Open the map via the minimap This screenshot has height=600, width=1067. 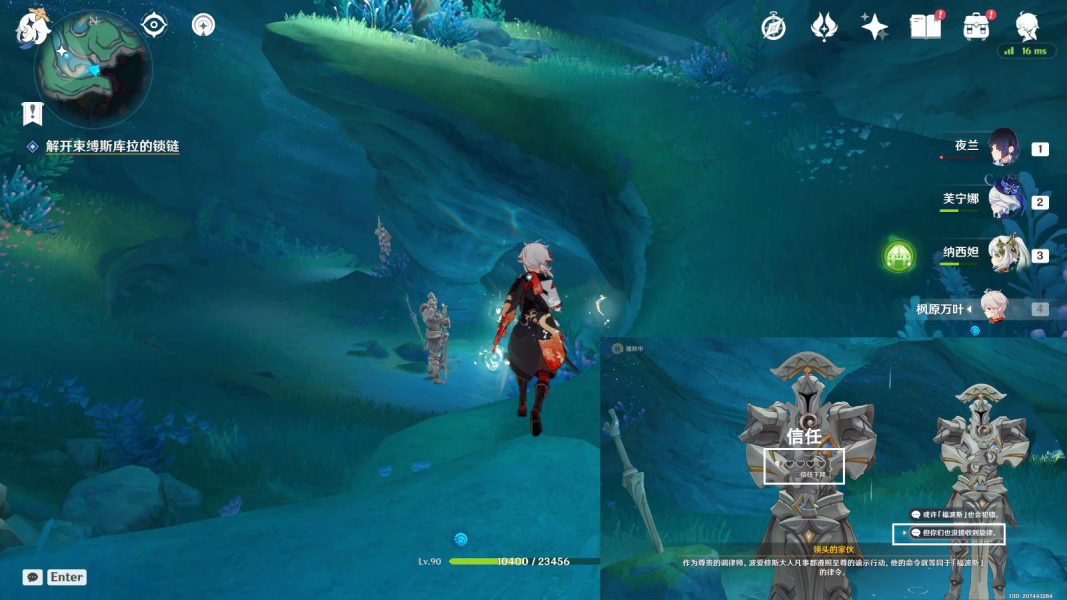pos(93,68)
